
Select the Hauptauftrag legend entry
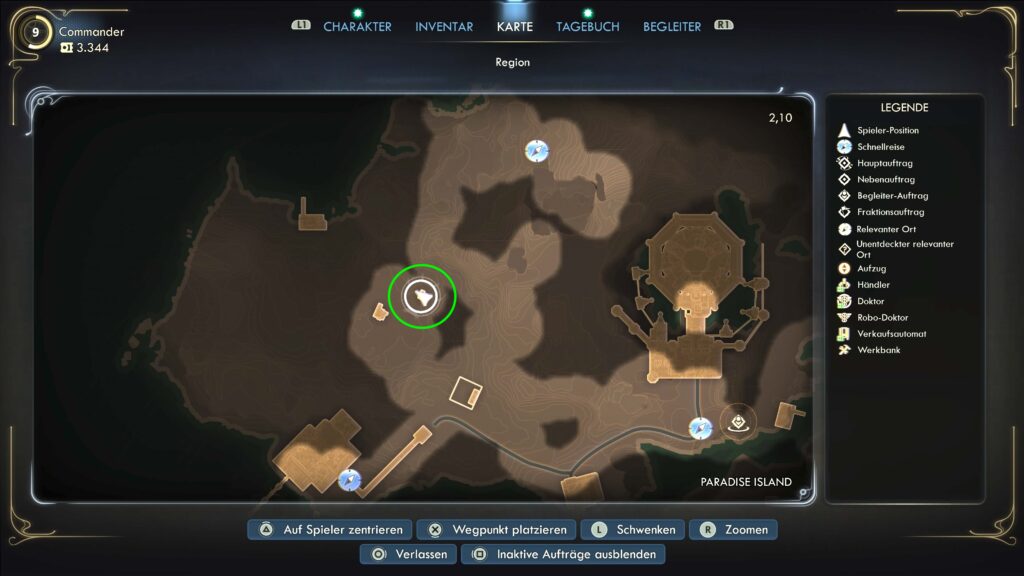(884, 163)
